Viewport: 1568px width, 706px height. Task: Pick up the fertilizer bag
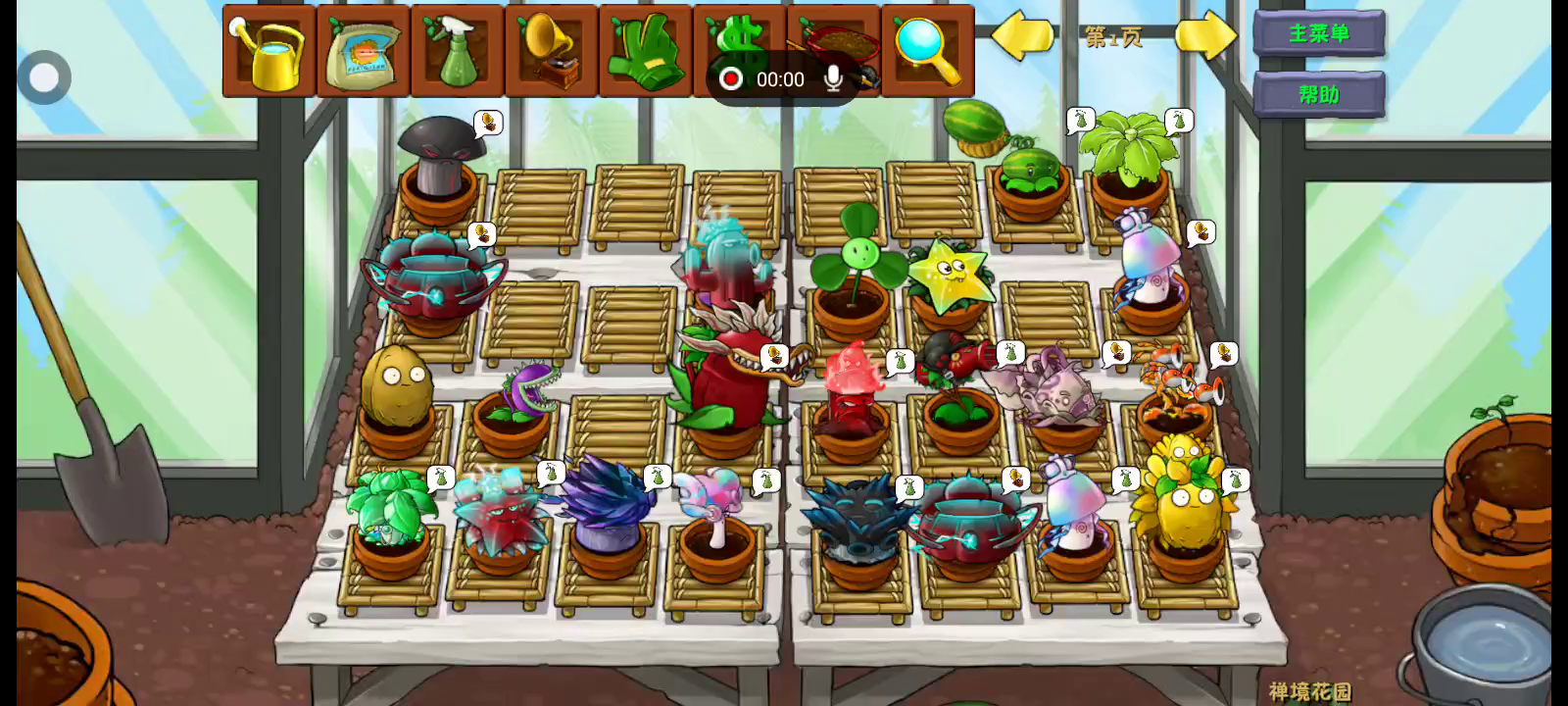tap(363, 51)
